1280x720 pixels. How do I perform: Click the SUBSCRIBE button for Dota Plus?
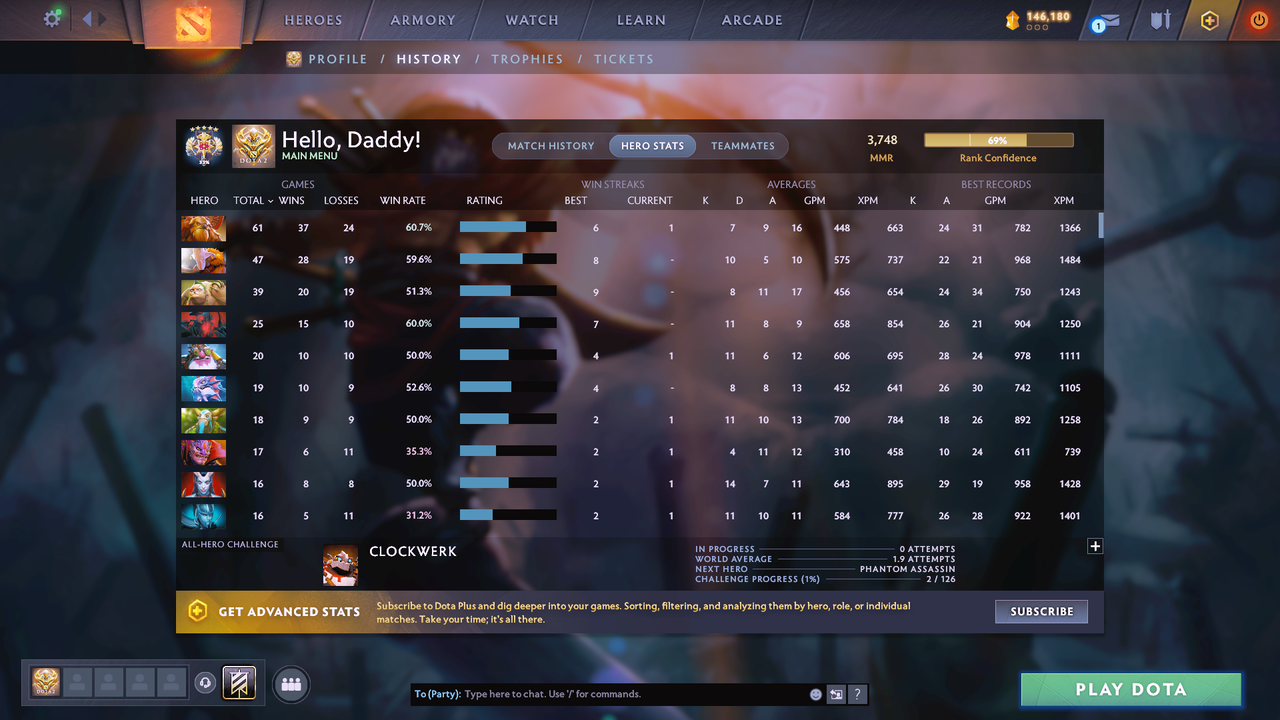pos(1041,611)
